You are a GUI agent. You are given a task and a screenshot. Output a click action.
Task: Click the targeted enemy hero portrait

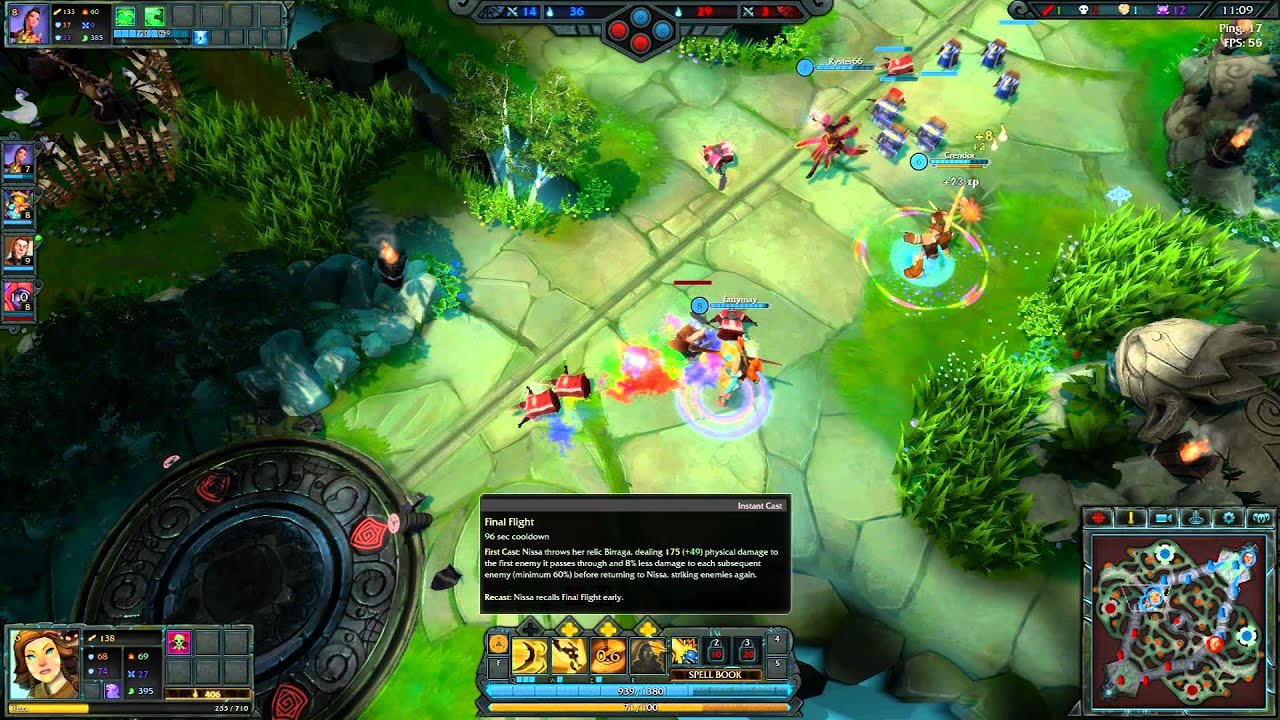click(x=28, y=24)
